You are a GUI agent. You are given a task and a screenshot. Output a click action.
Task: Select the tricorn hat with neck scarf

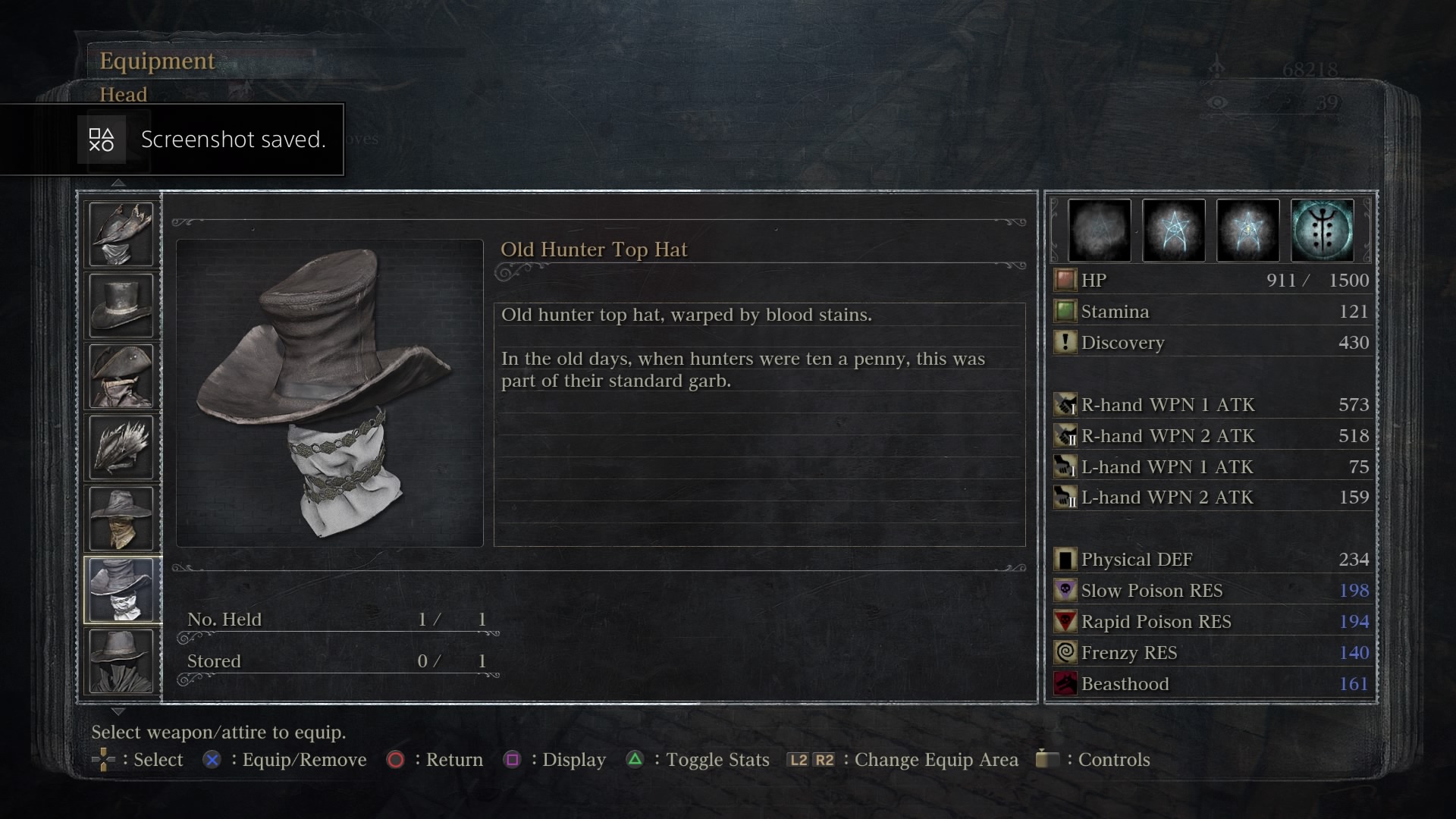pyautogui.click(x=121, y=376)
